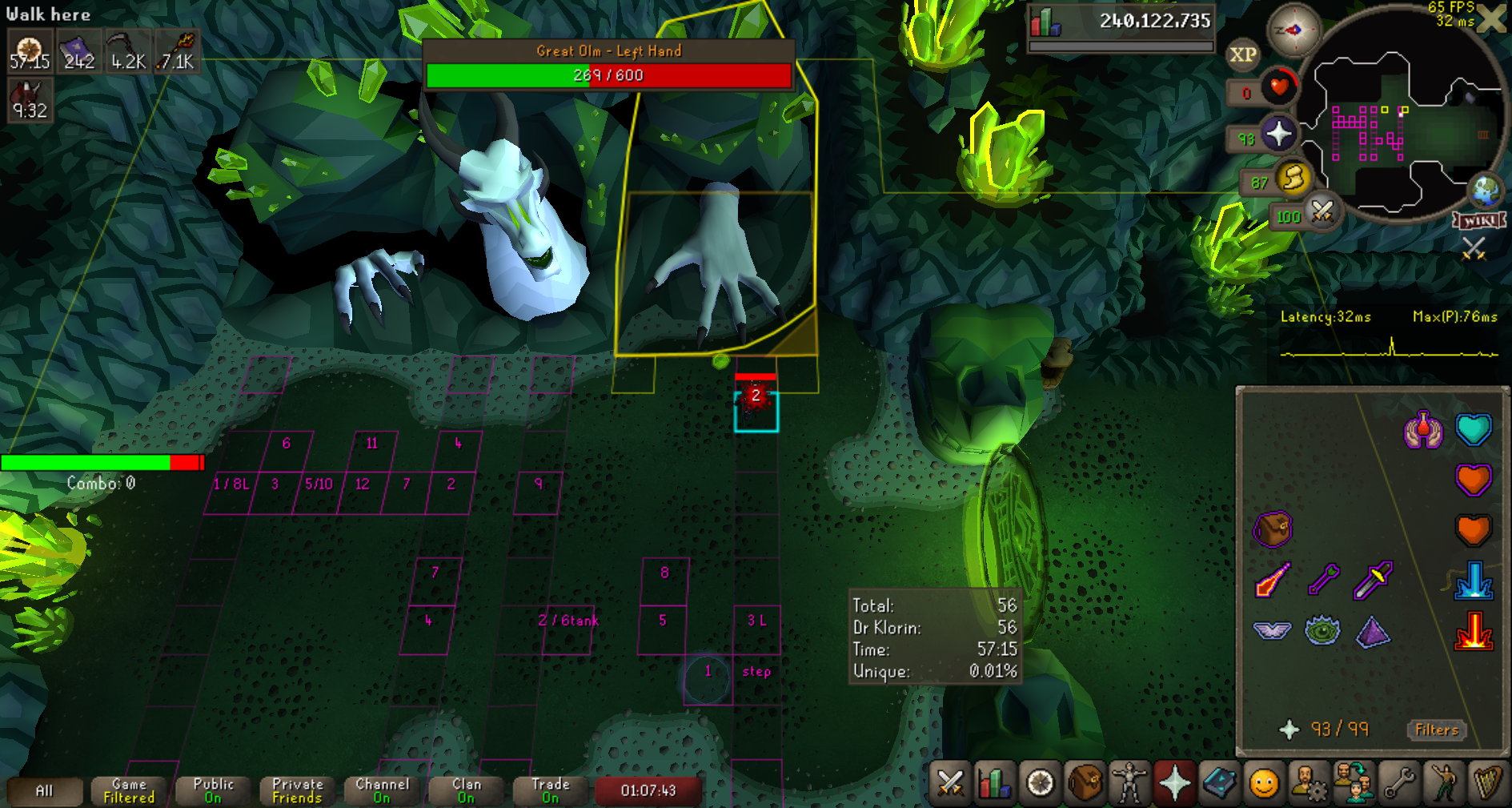Select the blue pillar icon in panel
The width and height of the screenshot is (1512, 808).
point(1473,581)
